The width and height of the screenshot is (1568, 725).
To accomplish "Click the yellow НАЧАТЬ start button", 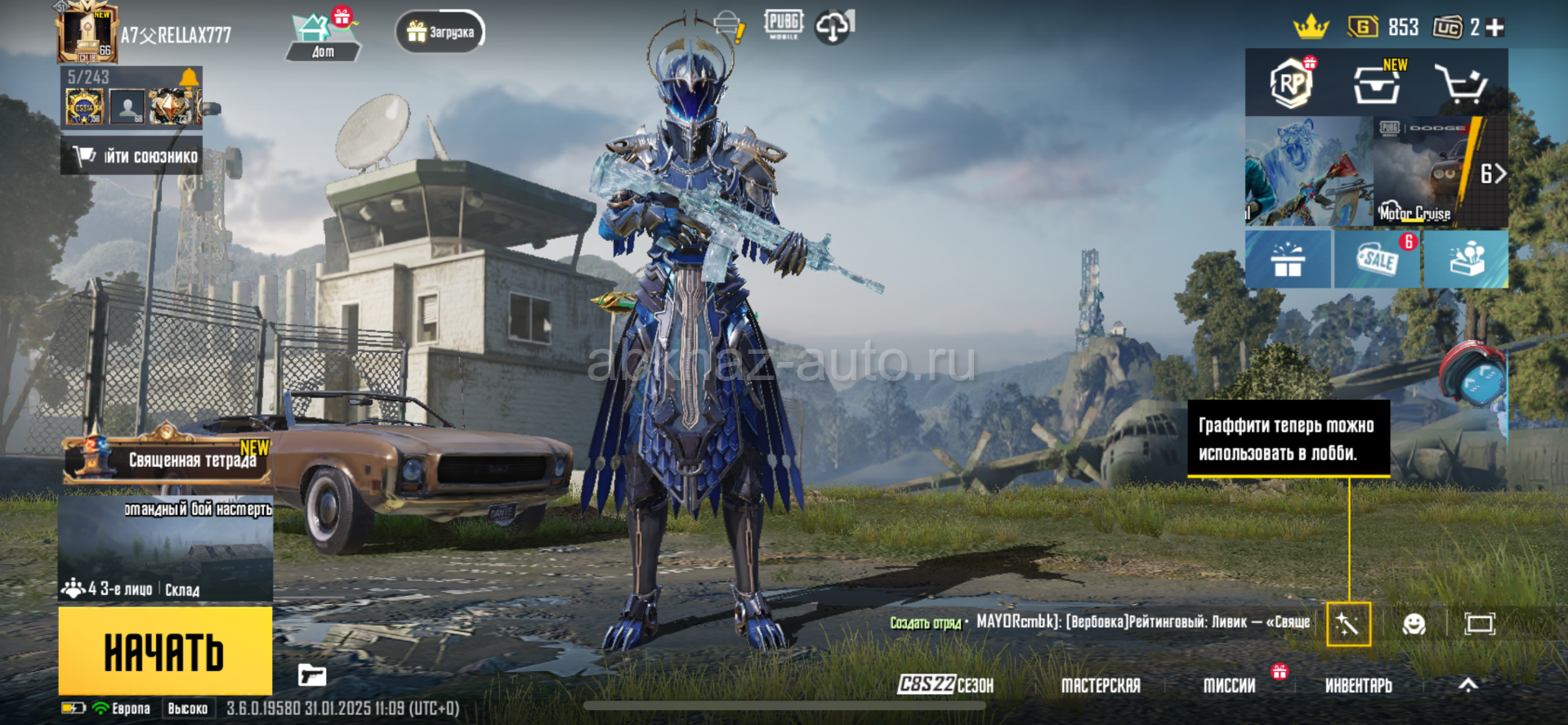I will [165, 651].
